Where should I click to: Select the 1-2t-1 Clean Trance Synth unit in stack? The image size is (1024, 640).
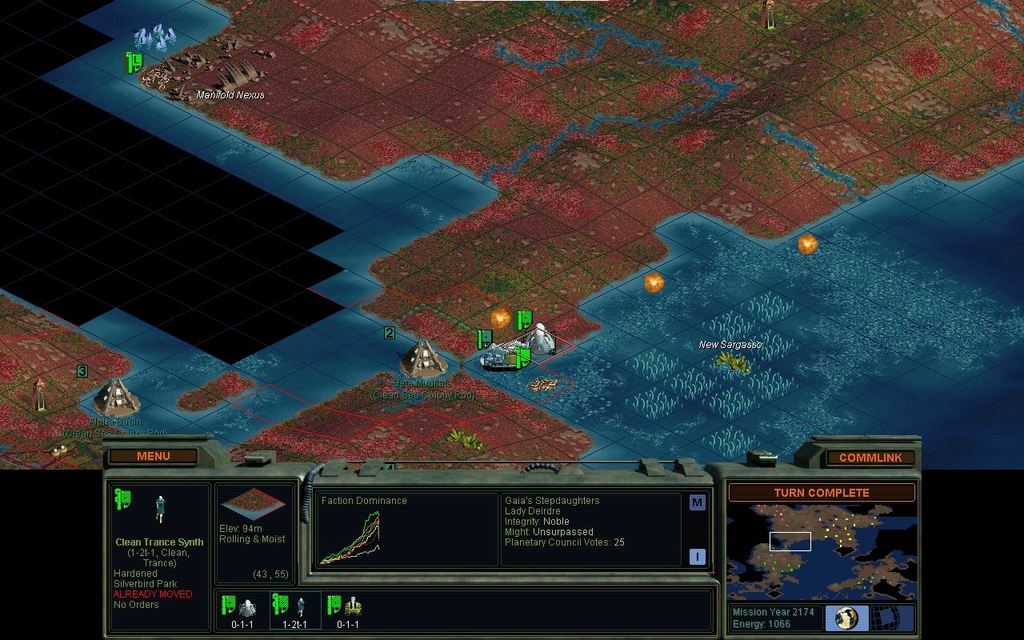297,610
